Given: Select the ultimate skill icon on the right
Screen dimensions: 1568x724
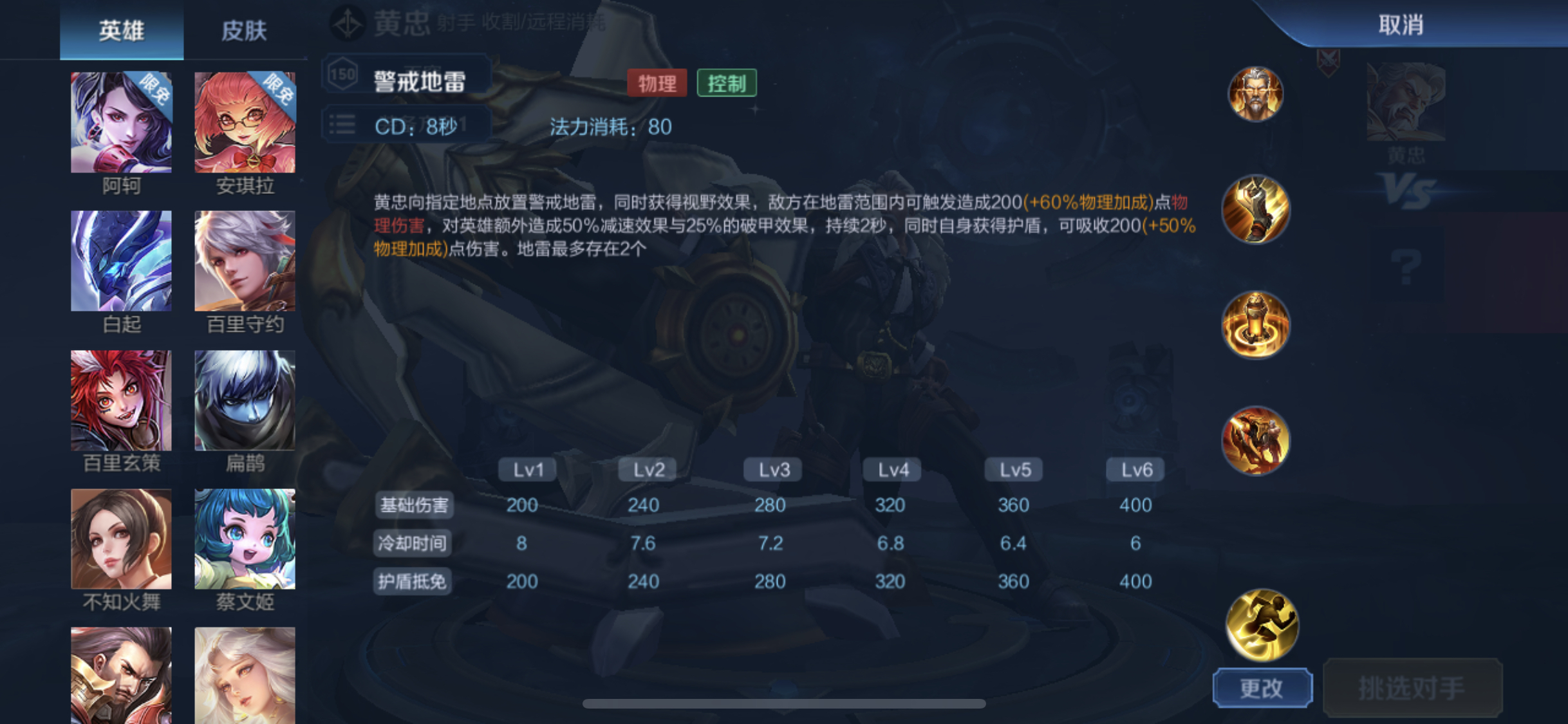Looking at the screenshot, I should click(x=1255, y=441).
